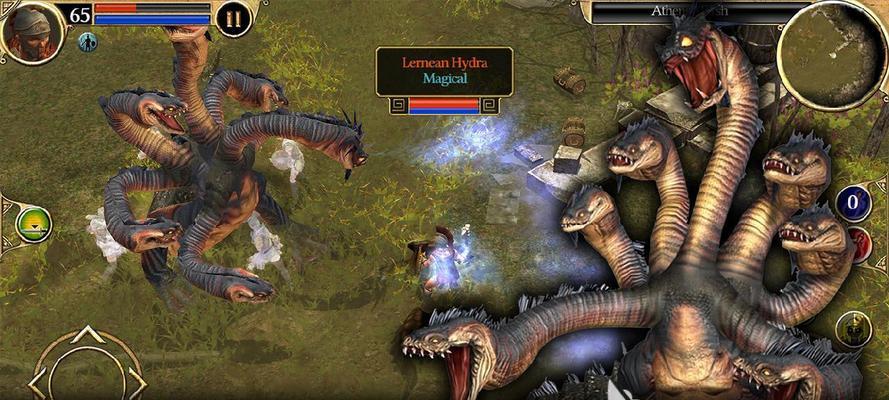The image size is (889, 400).
Task: Pause the game with the pause button
Action: (x=233, y=18)
